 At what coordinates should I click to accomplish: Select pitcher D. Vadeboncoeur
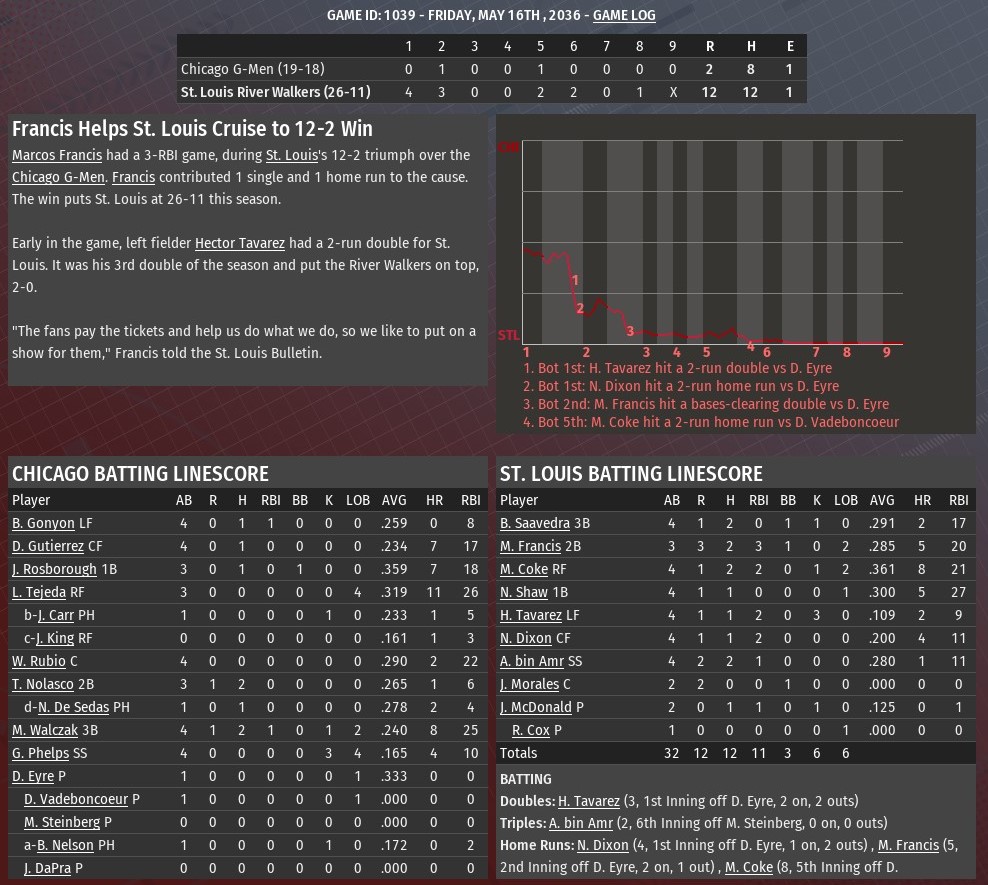coord(76,799)
